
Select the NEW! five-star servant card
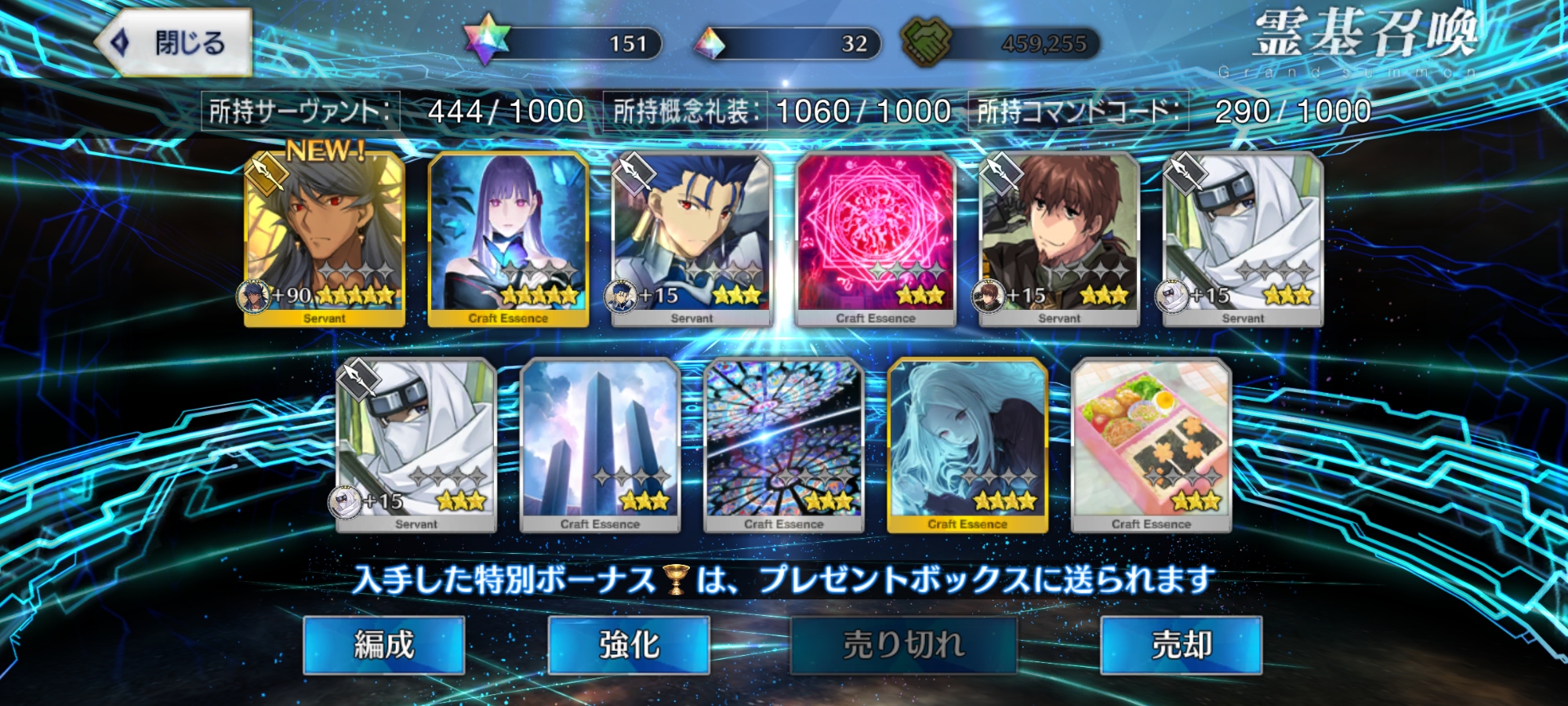point(325,239)
